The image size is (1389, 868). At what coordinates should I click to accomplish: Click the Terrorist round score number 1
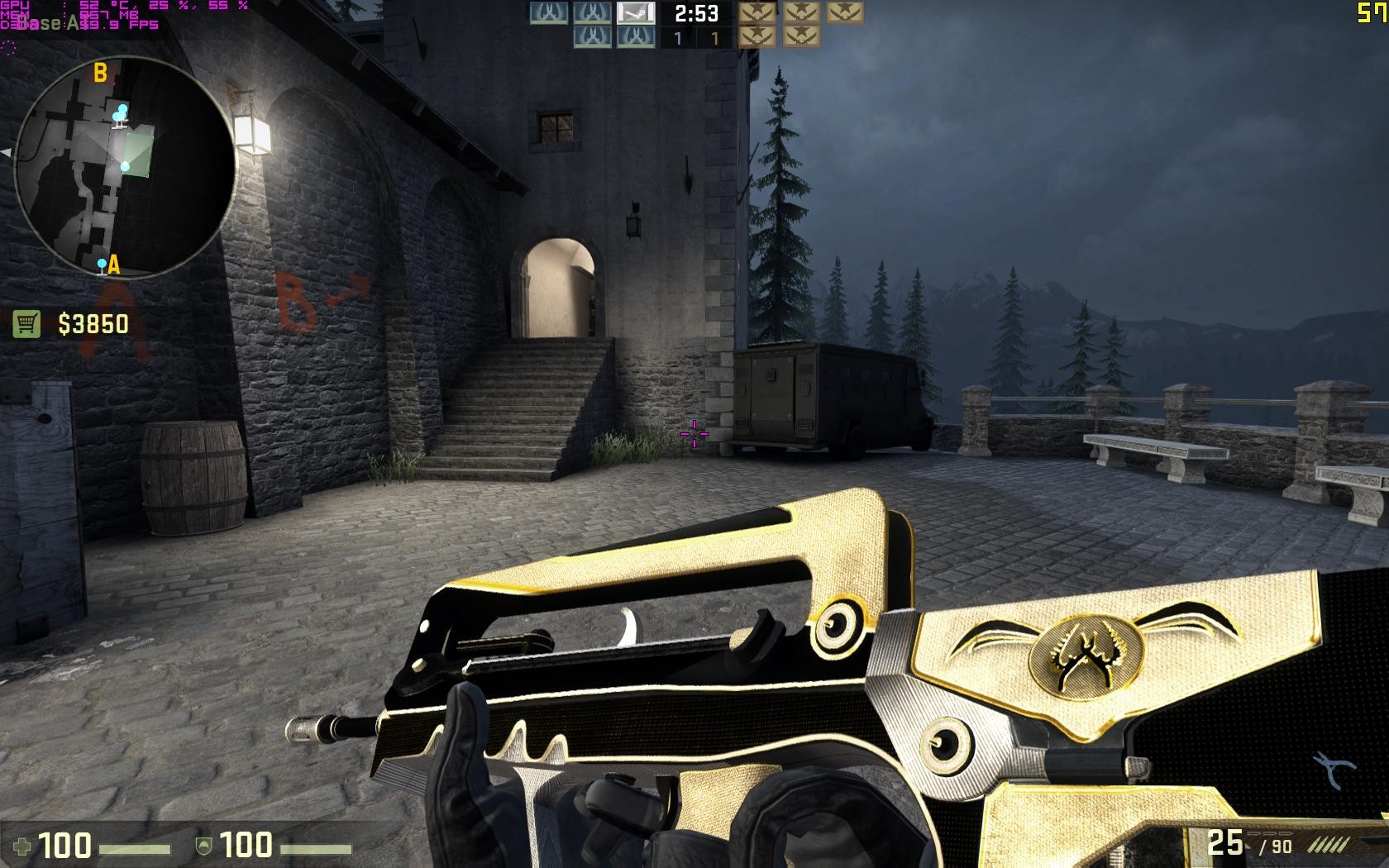(715, 36)
